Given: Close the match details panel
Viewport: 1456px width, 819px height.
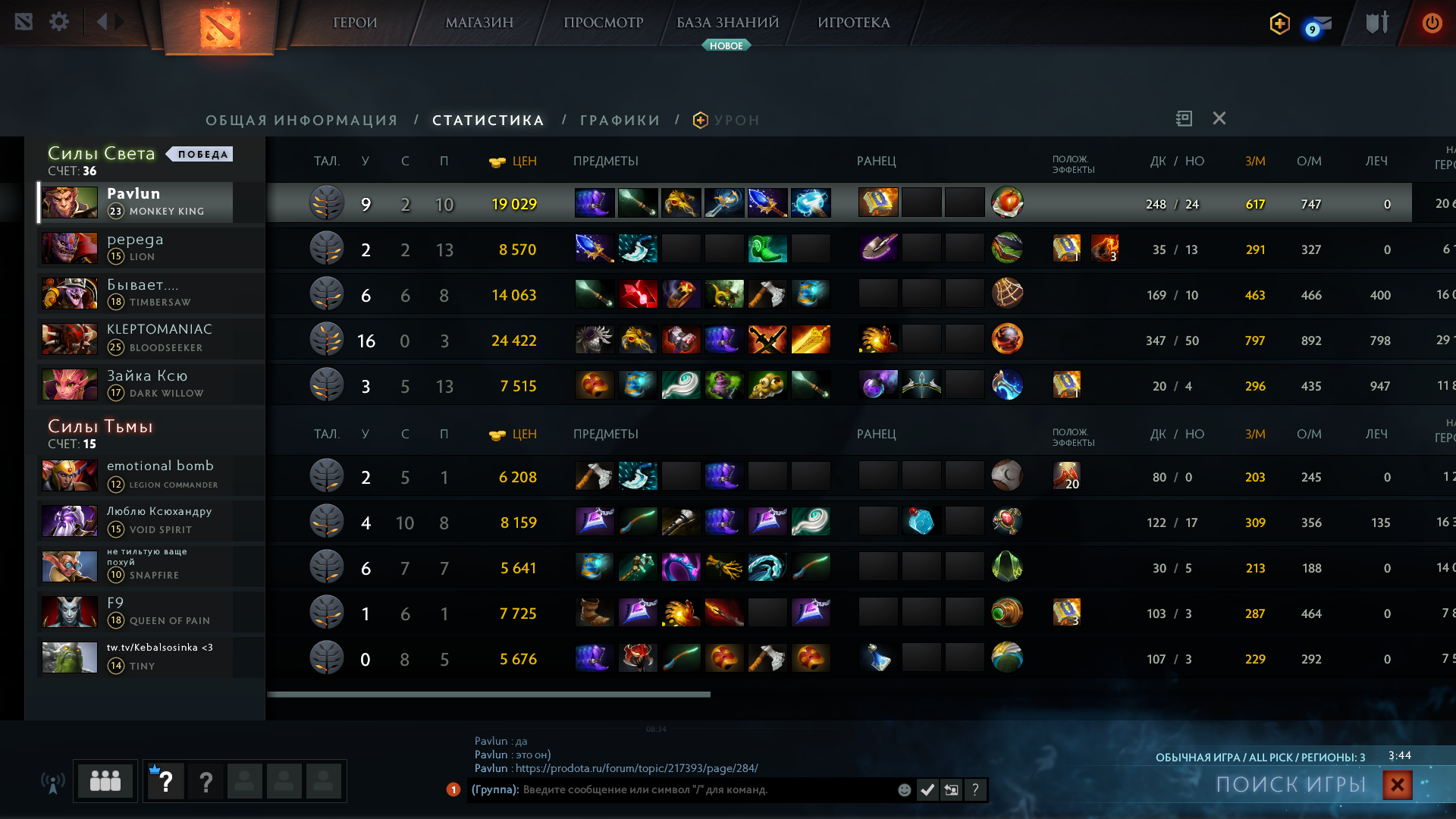Looking at the screenshot, I should pos(1219,118).
